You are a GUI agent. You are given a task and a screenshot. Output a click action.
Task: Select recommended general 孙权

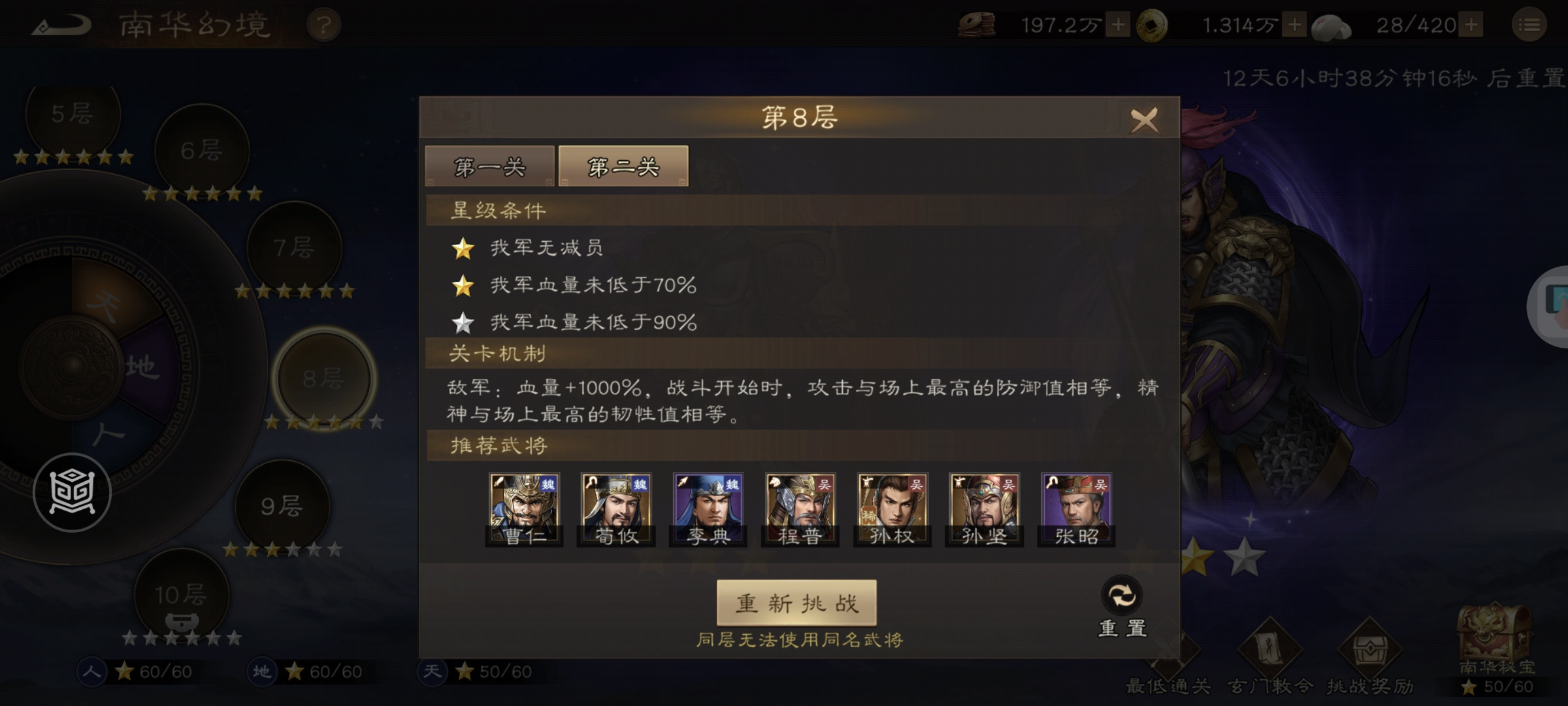(x=890, y=509)
